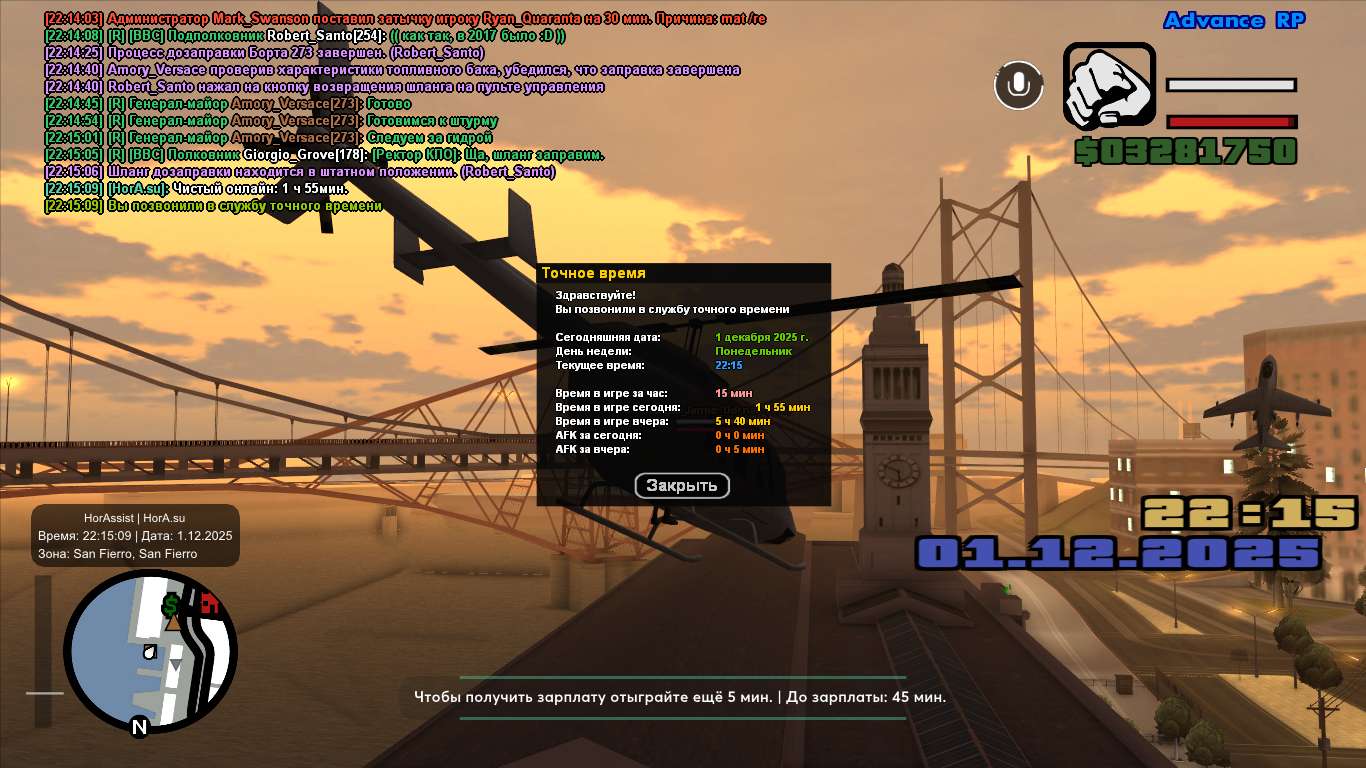This screenshot has width=1366, height=768.
Task: Toggle the microphone voice chat icon
Action: (x=1018, y=85)
